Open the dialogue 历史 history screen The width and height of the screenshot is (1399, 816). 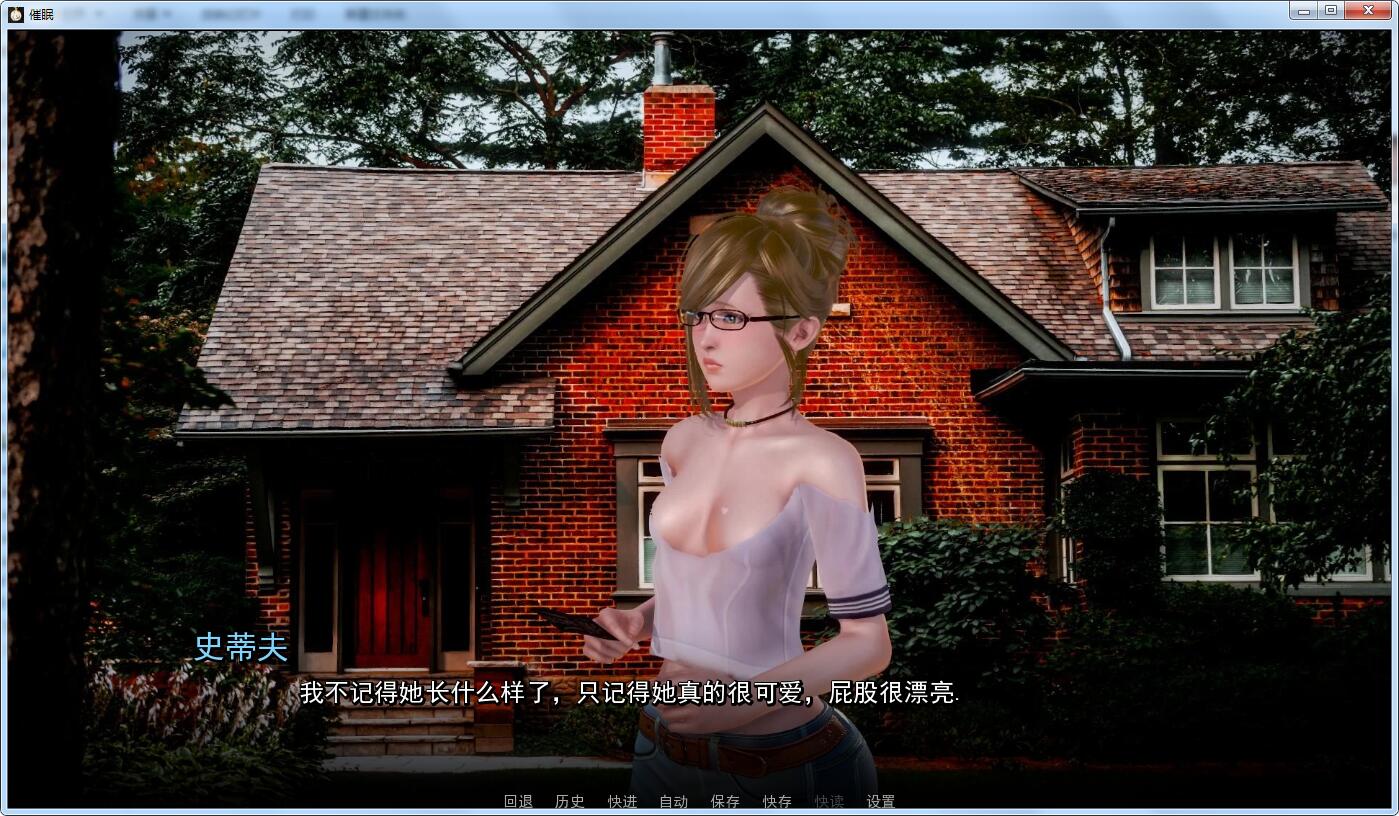coord(569,801)
